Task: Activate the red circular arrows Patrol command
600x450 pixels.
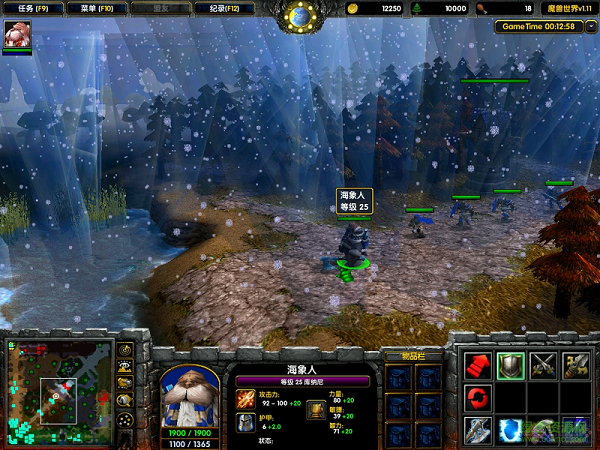Action: [x=477, y=398]
